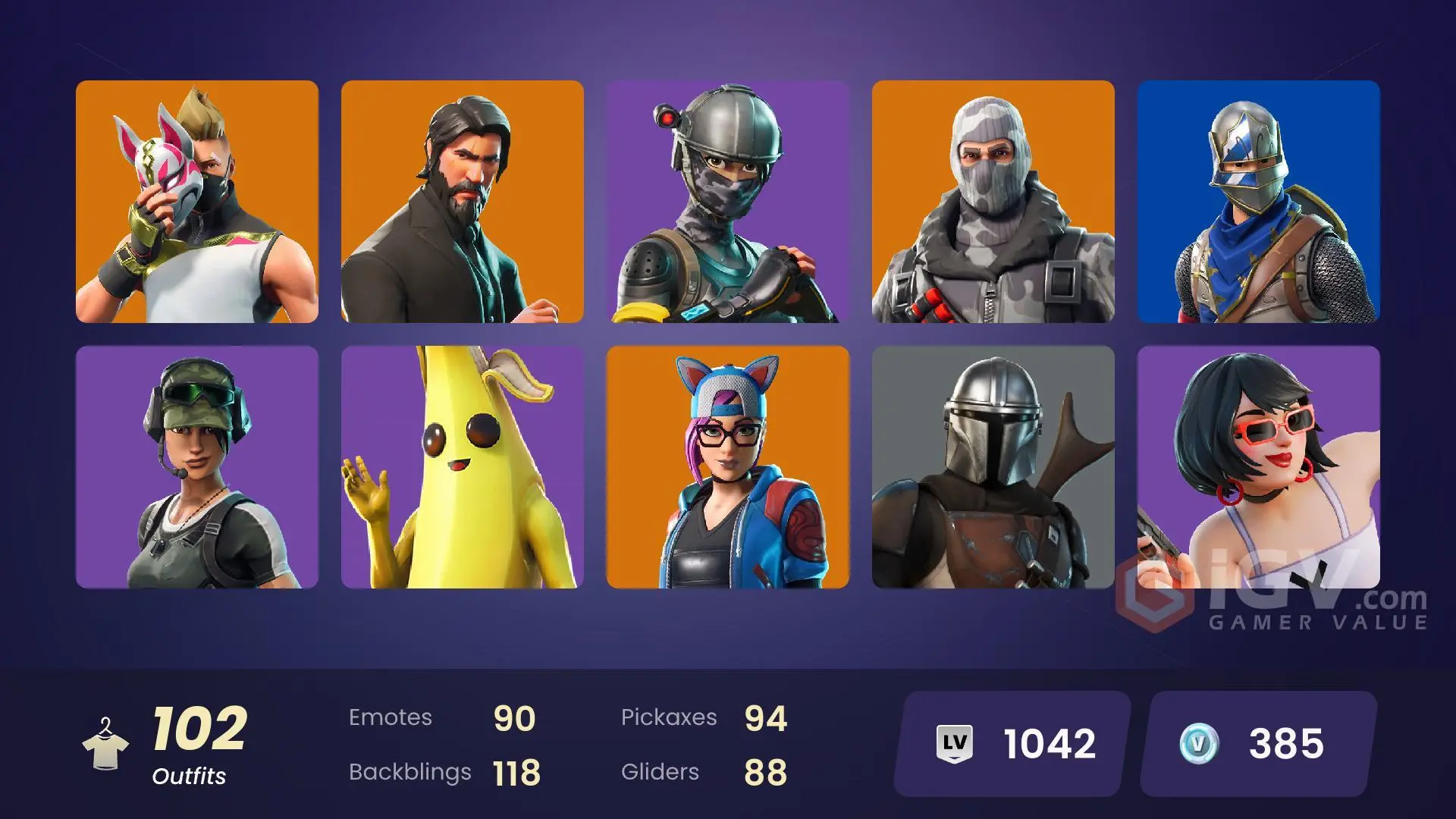
Task: Click the Drift masked skin thumbnail
Action: [197, 205]
